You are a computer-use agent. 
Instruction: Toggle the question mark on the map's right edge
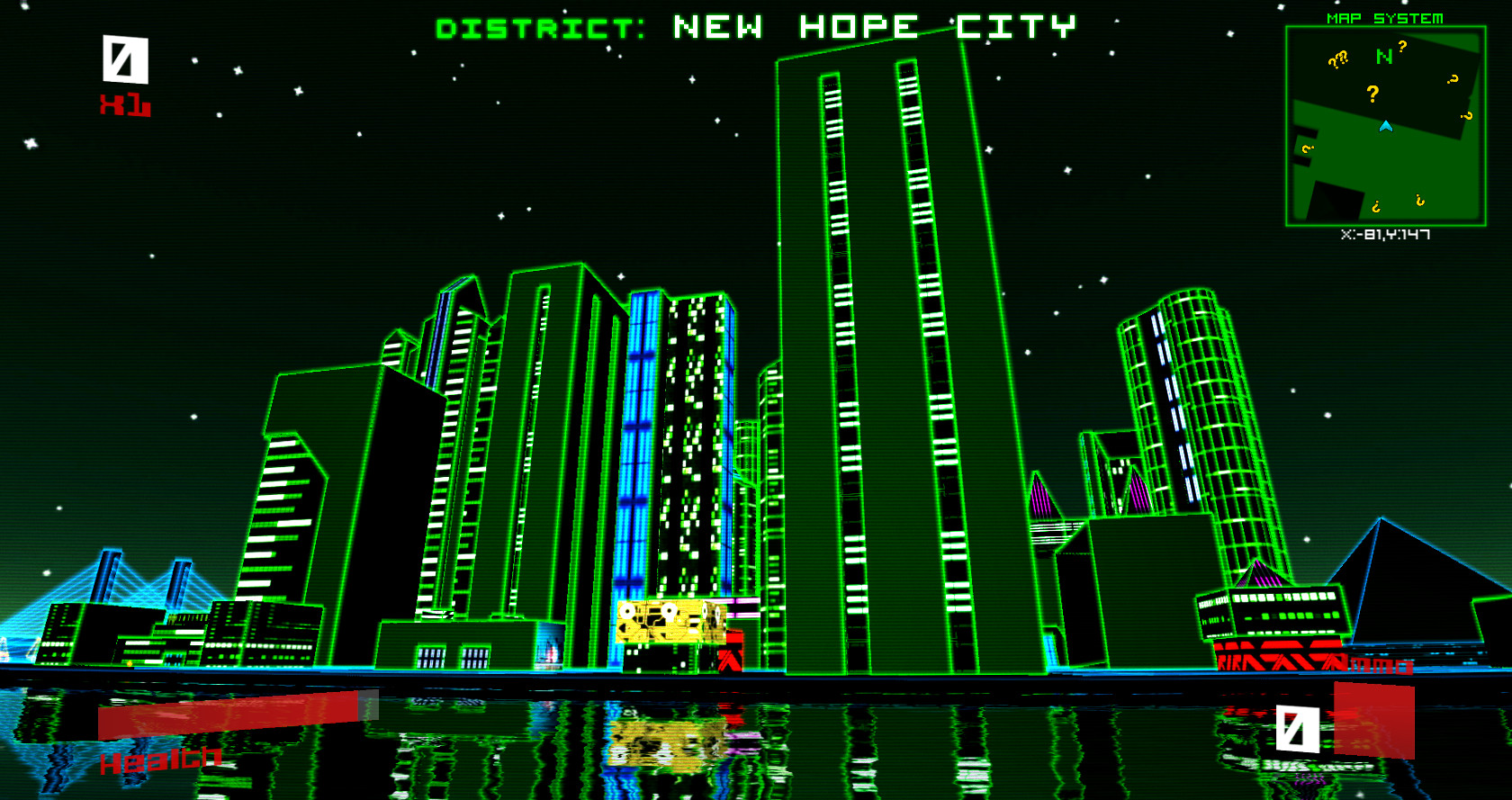coord(1467,117)
